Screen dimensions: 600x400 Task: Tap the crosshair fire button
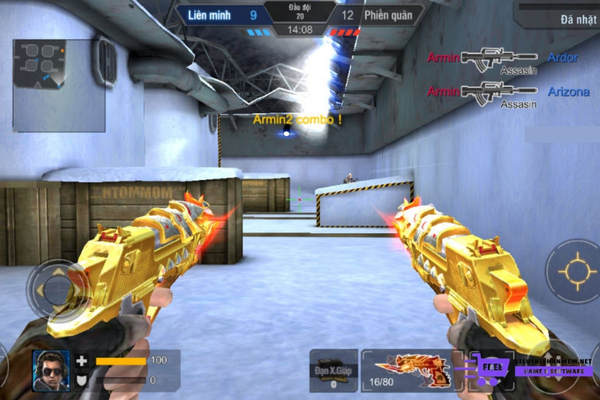575,271
